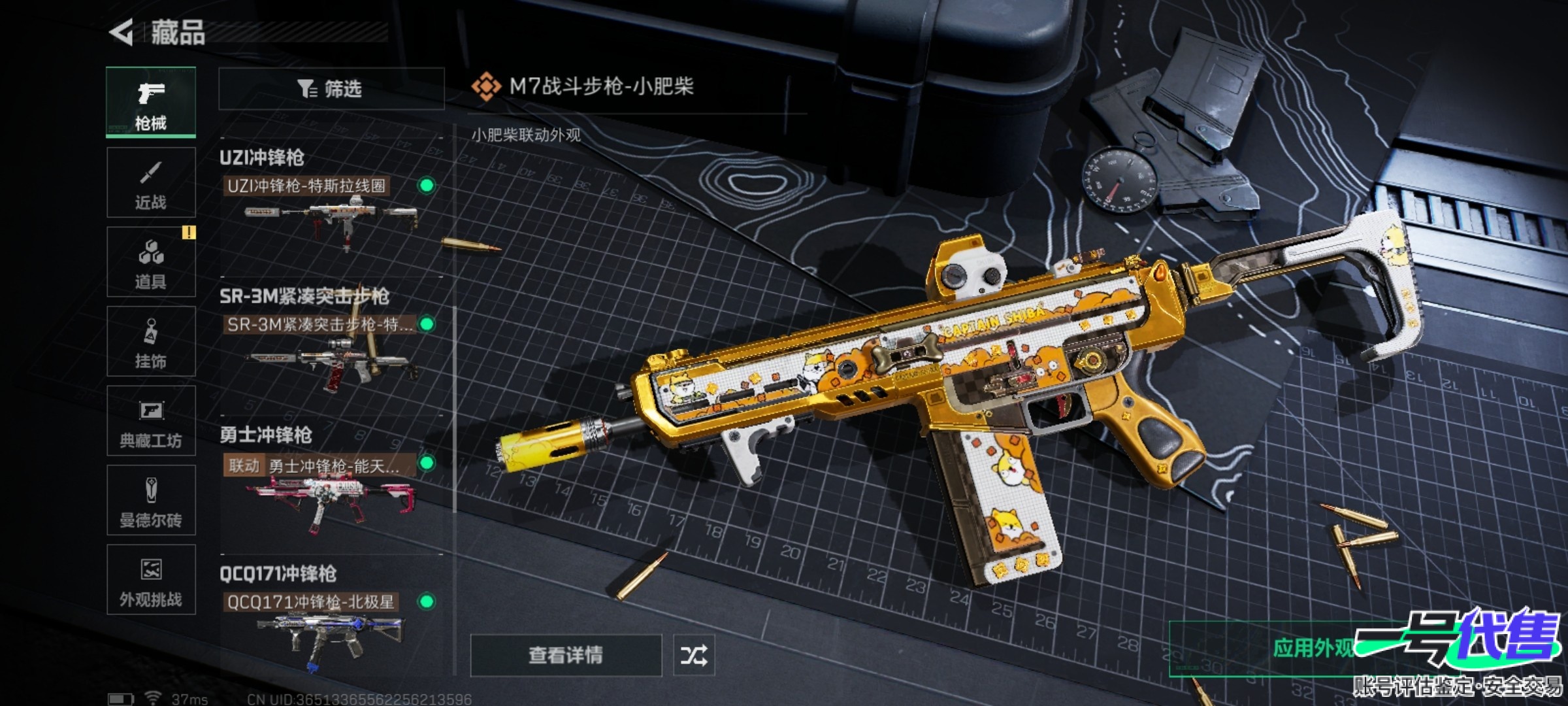The image size is (1568, 706).
Task: Switch to the 枪械 weapons tab
Action: click(x=151, y=103)
